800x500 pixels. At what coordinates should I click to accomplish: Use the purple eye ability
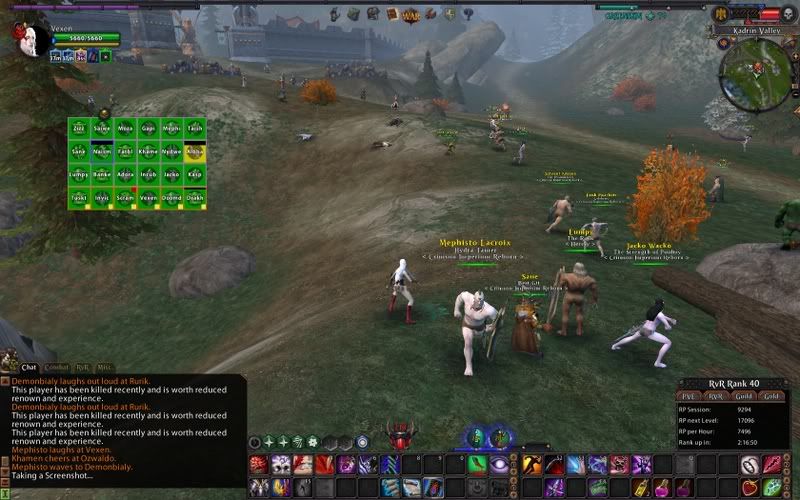(500, 464)
